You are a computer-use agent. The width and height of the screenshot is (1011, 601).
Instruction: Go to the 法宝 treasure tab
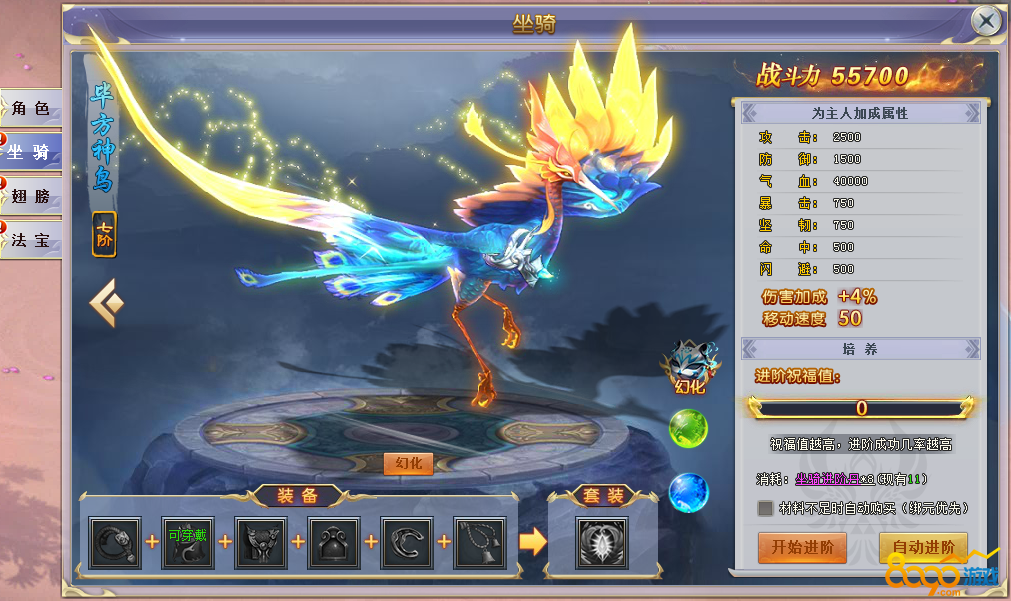coord(31,240)
